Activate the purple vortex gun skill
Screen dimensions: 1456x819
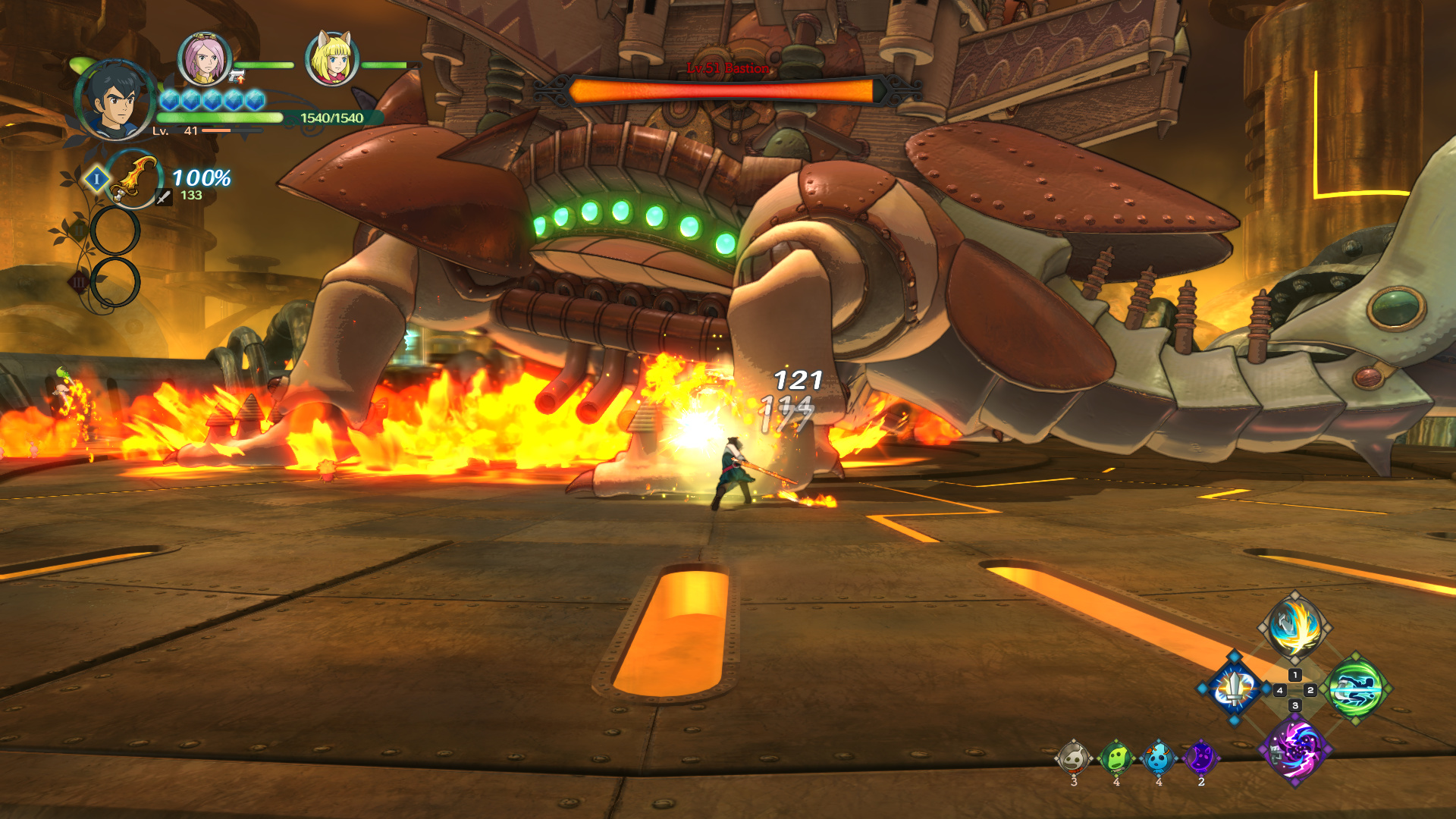1294,750
